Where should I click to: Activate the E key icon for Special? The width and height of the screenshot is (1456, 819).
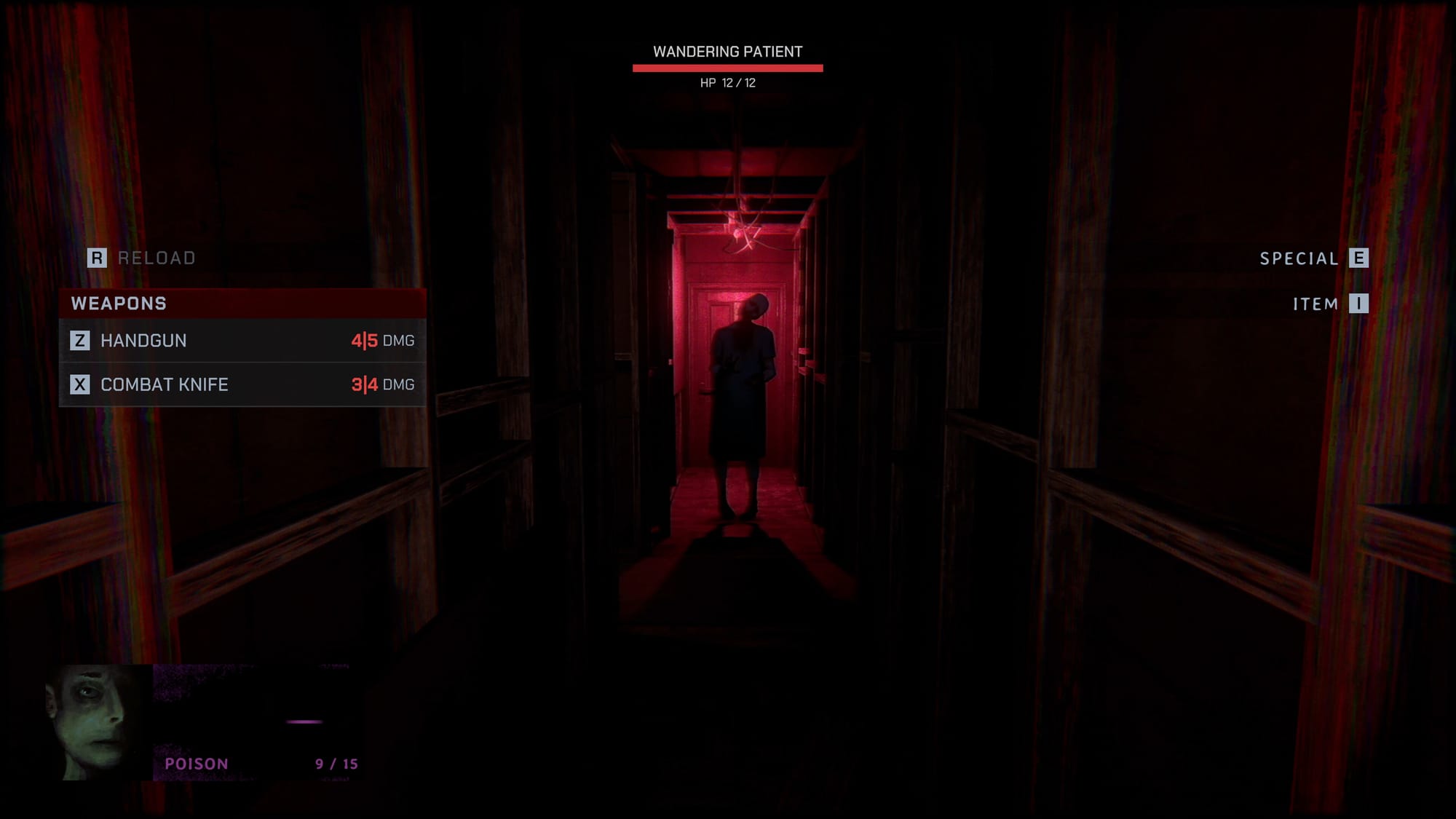1358,258
